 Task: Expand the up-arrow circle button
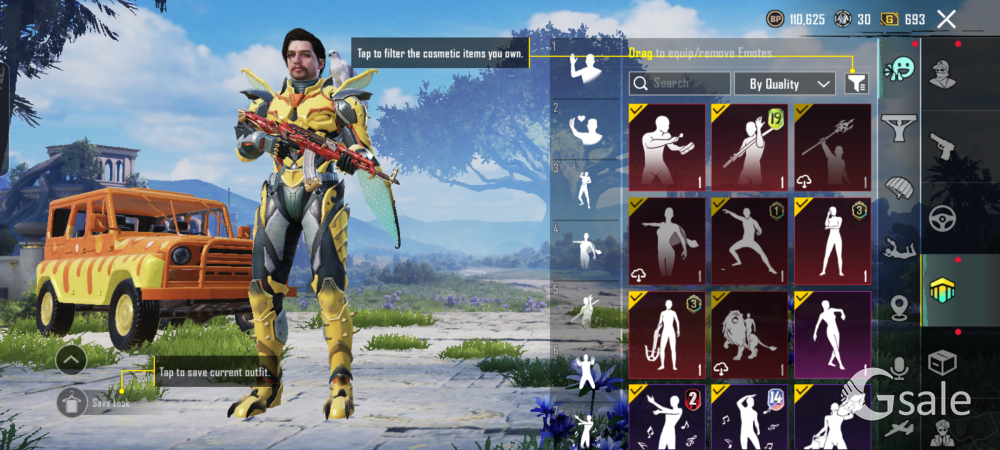pyautogui.click(x=71, y=360)
